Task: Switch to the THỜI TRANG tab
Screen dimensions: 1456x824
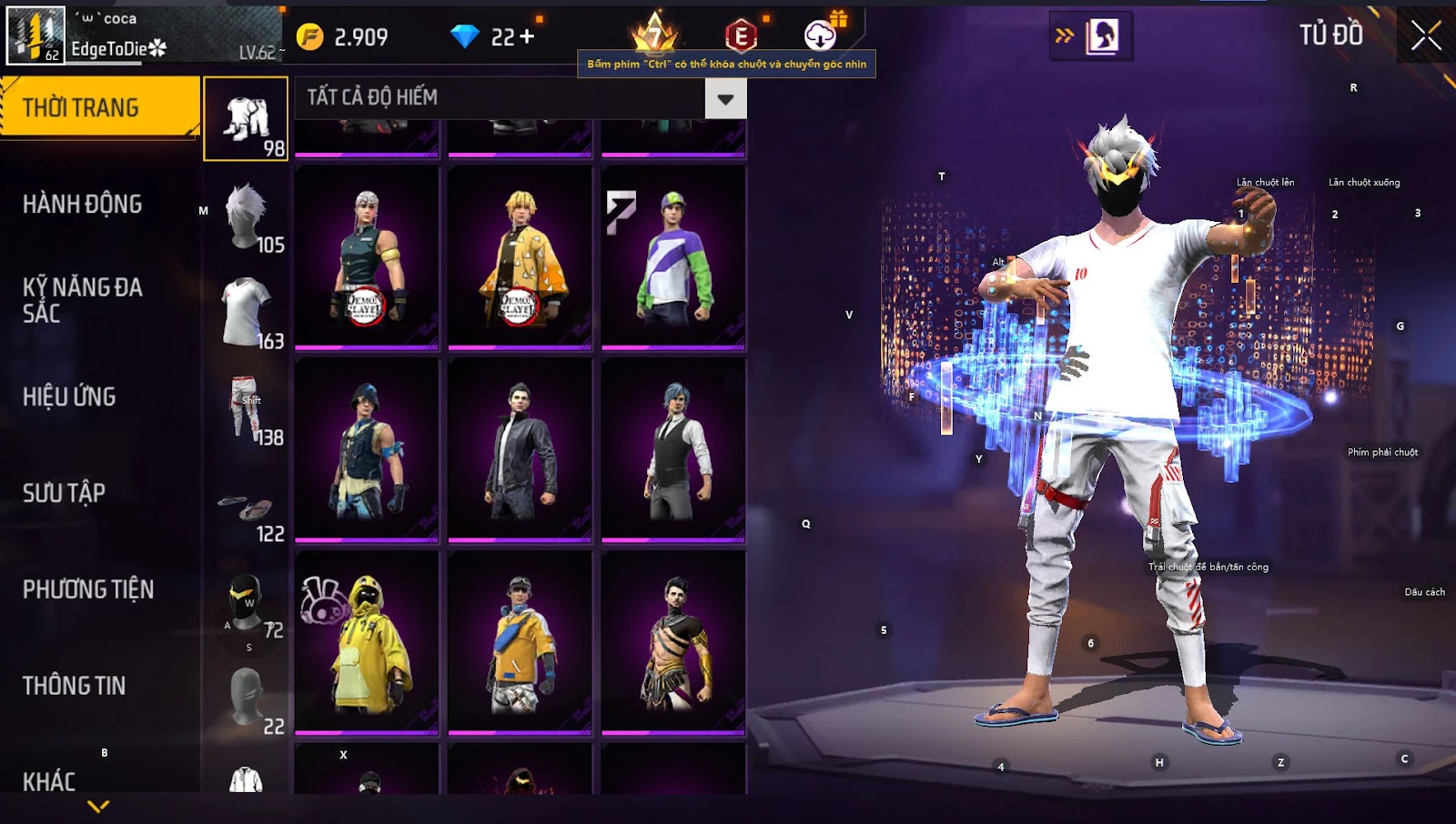Action: coord(99,107)
